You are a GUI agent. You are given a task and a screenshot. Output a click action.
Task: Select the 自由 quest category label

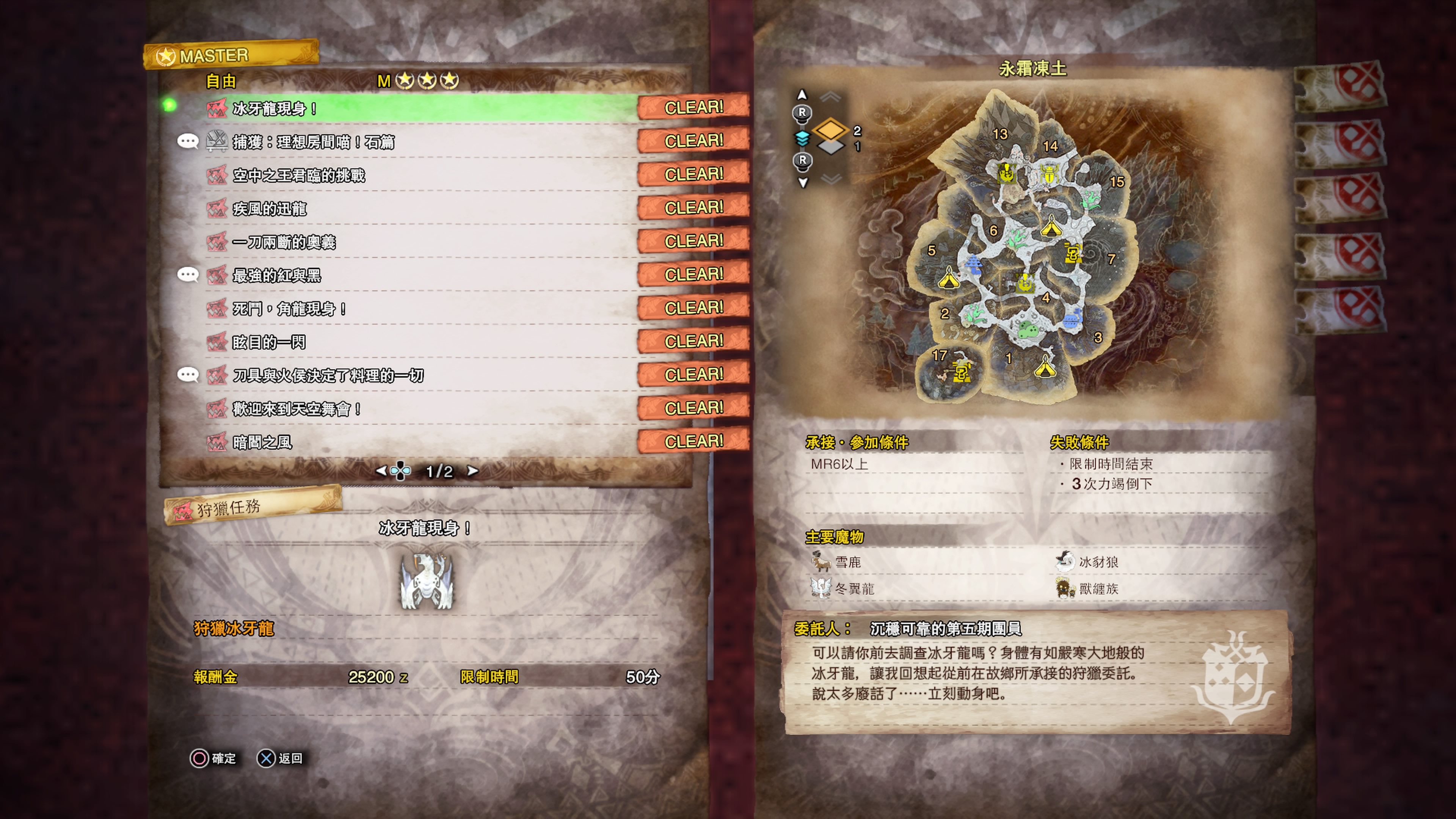click(220, 82)
